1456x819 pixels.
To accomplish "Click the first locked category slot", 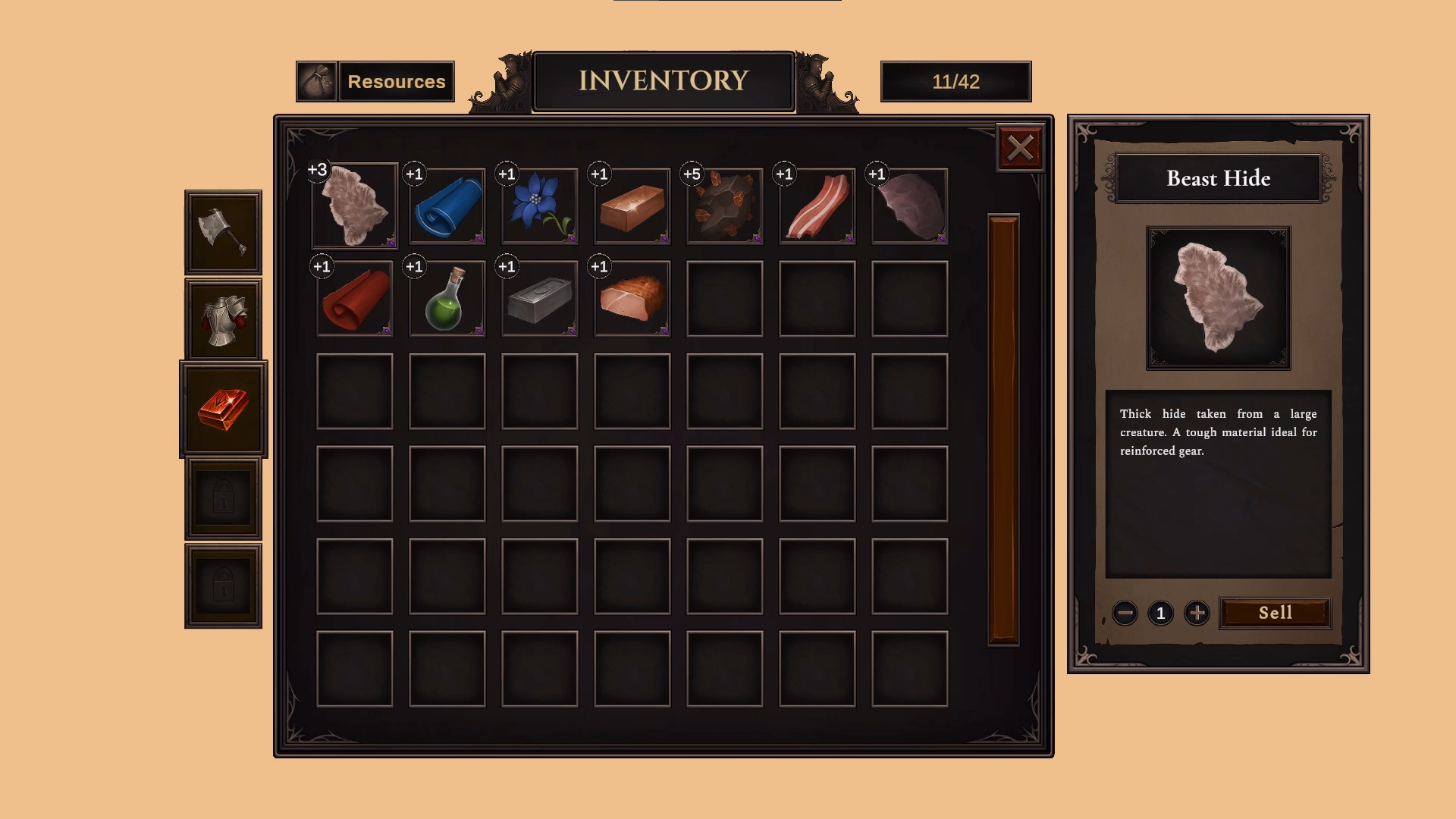I will [222, 499].
